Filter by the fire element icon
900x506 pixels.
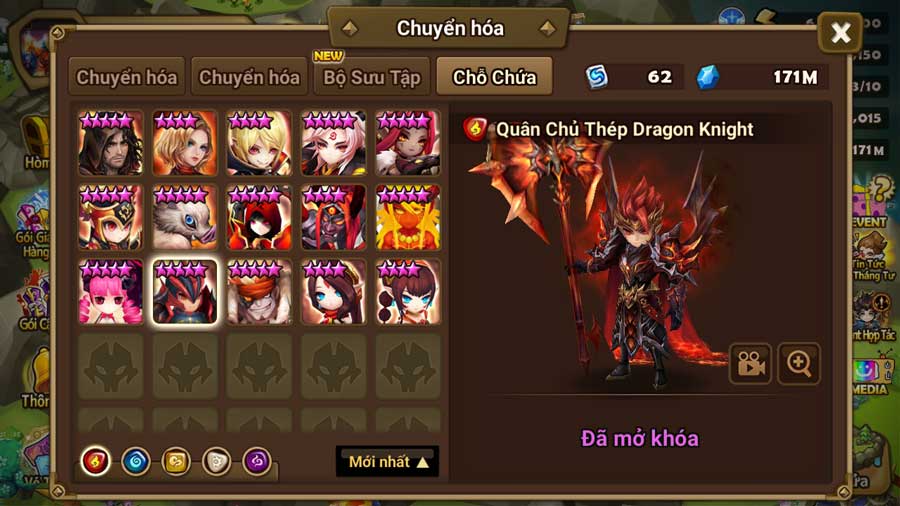[95, 461]
